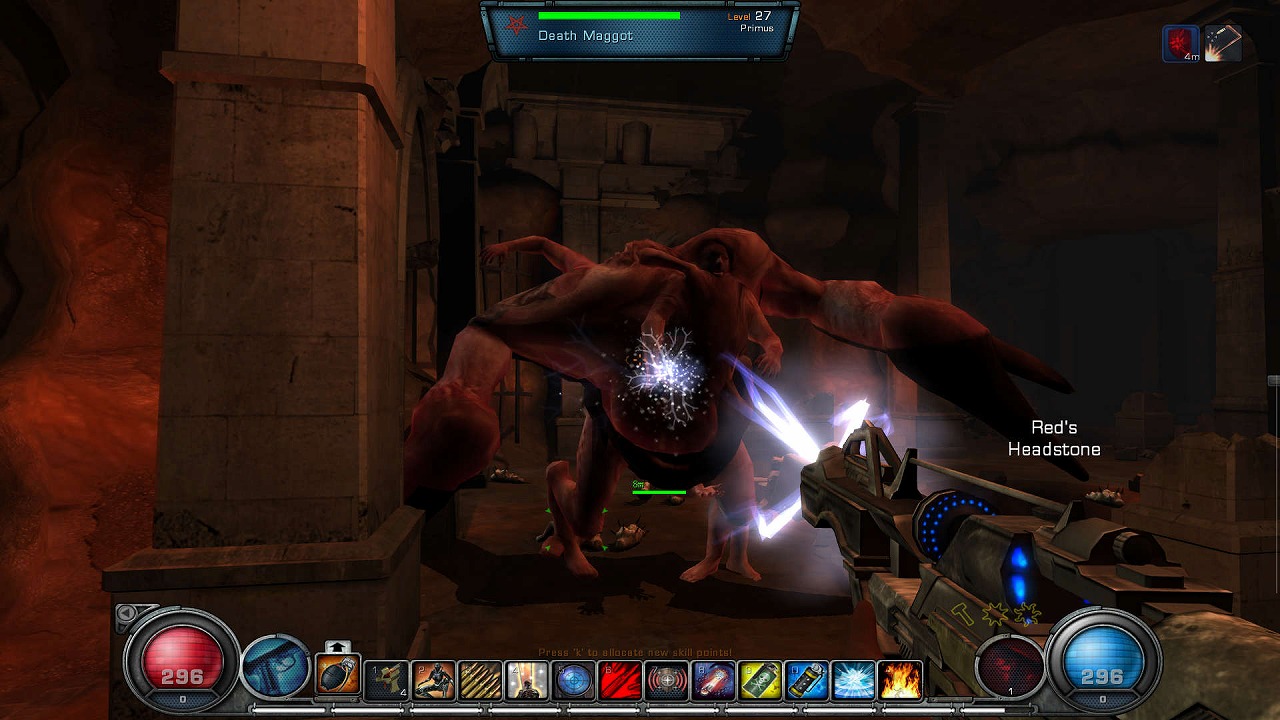Select the blue canister grenade slot
Screen dimensions: 1280x720
click(806, 680)
